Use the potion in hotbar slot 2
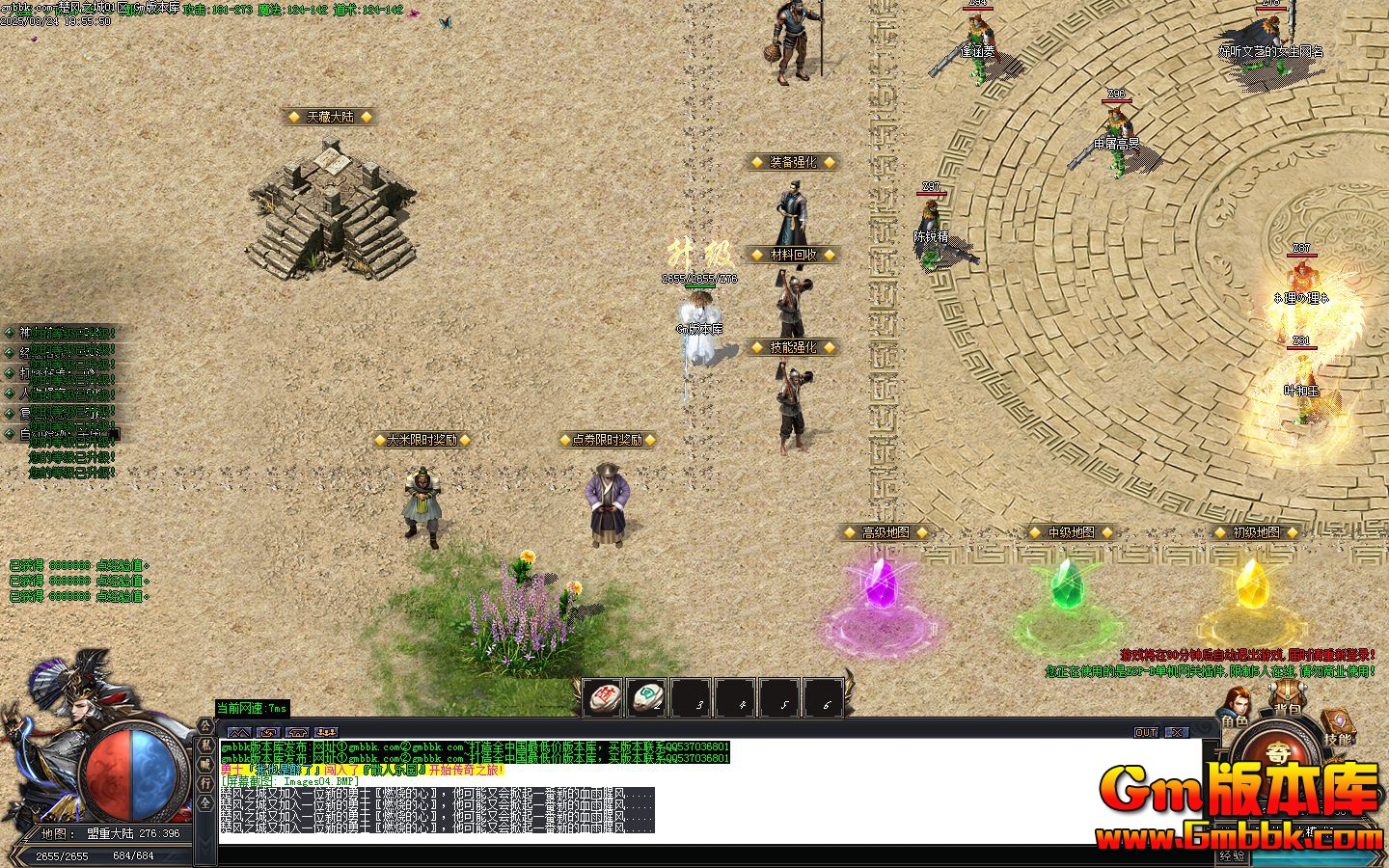The height and width of the screenshot is (868, 1389). [648, 696]
